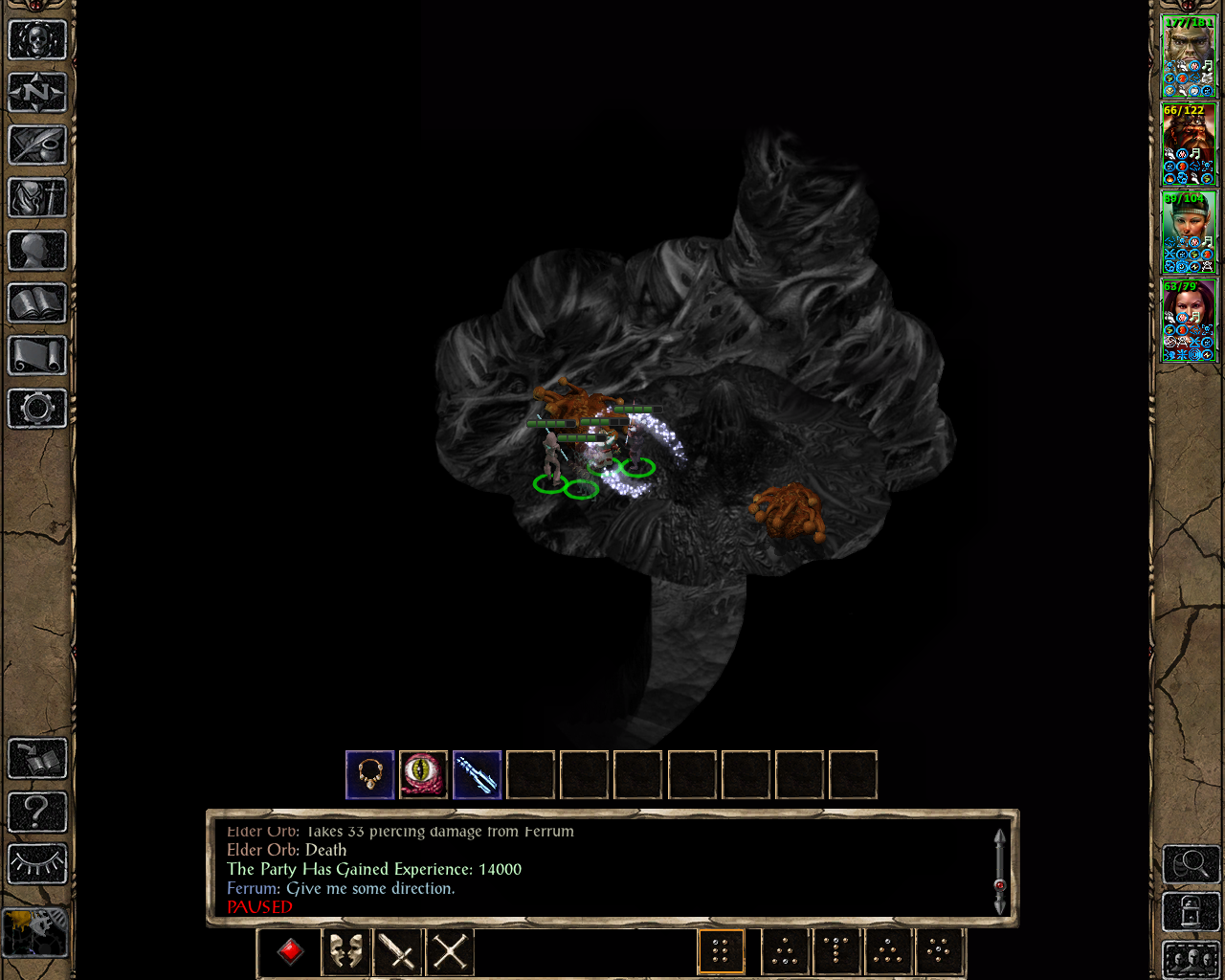The image size is (1225, 980).
Task: Open the area map via the compass icon
Action: (36, 92)
